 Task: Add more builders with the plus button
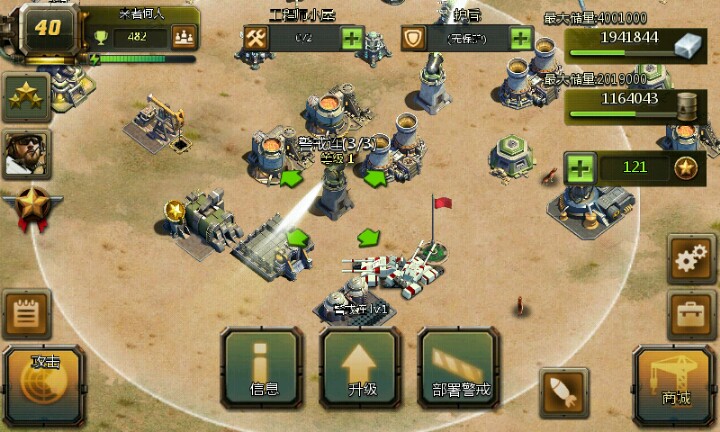352,38
